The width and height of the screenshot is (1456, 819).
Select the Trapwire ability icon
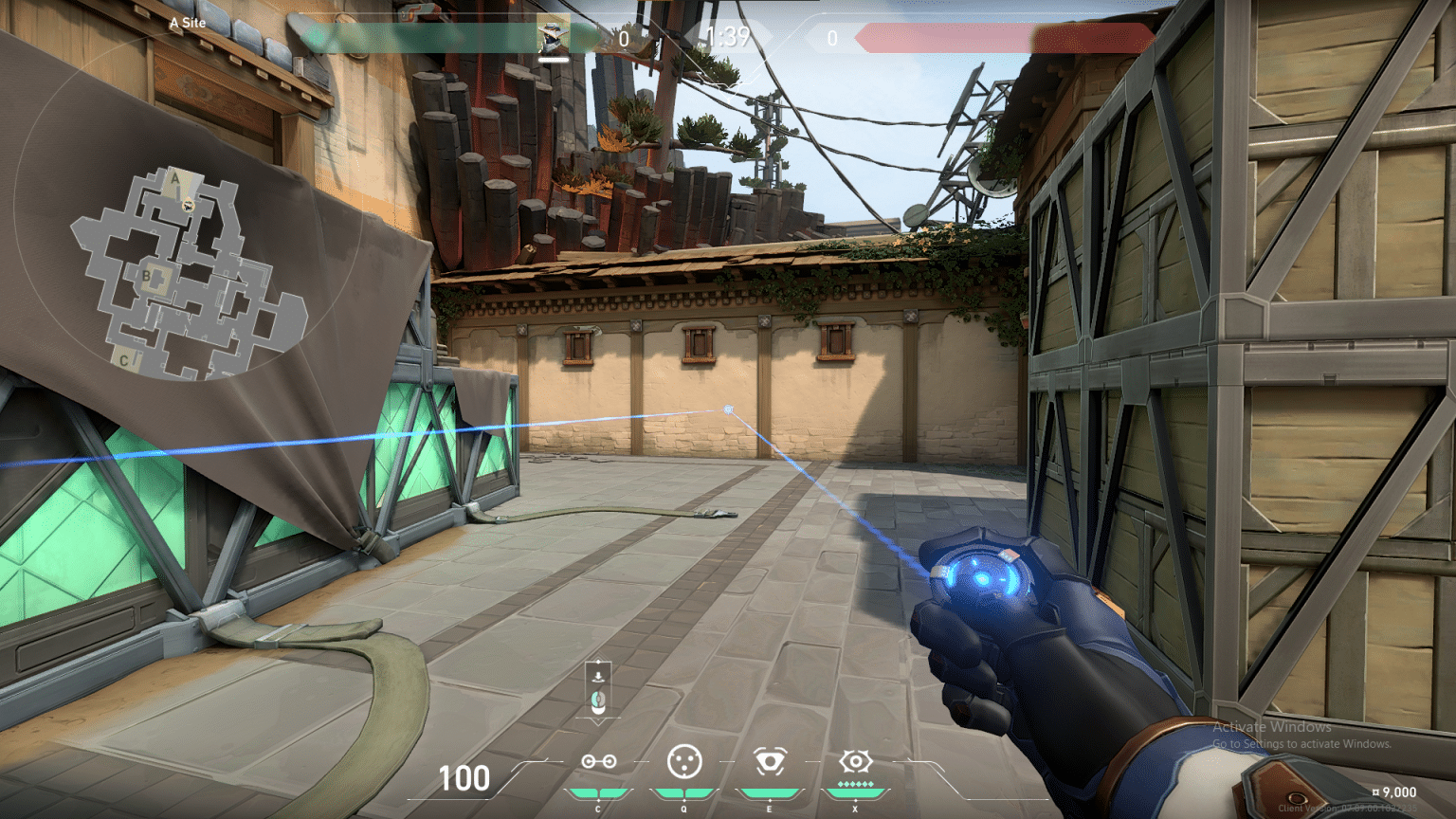coord(598,761)
